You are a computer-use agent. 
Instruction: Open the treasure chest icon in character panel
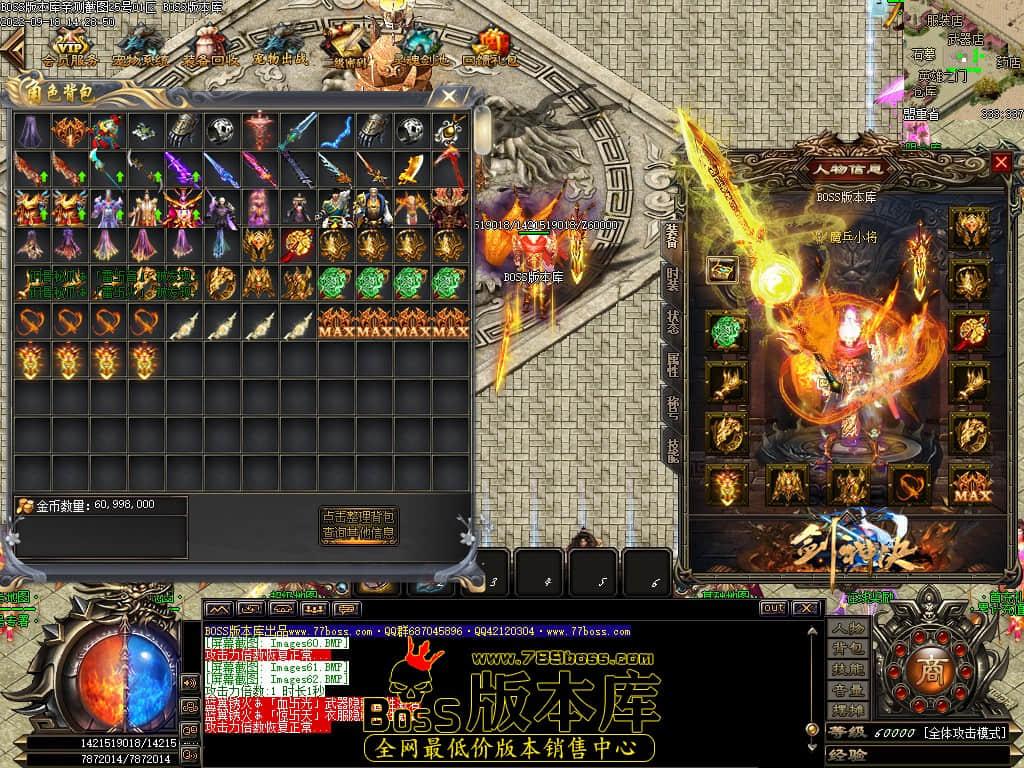[721, 269]
